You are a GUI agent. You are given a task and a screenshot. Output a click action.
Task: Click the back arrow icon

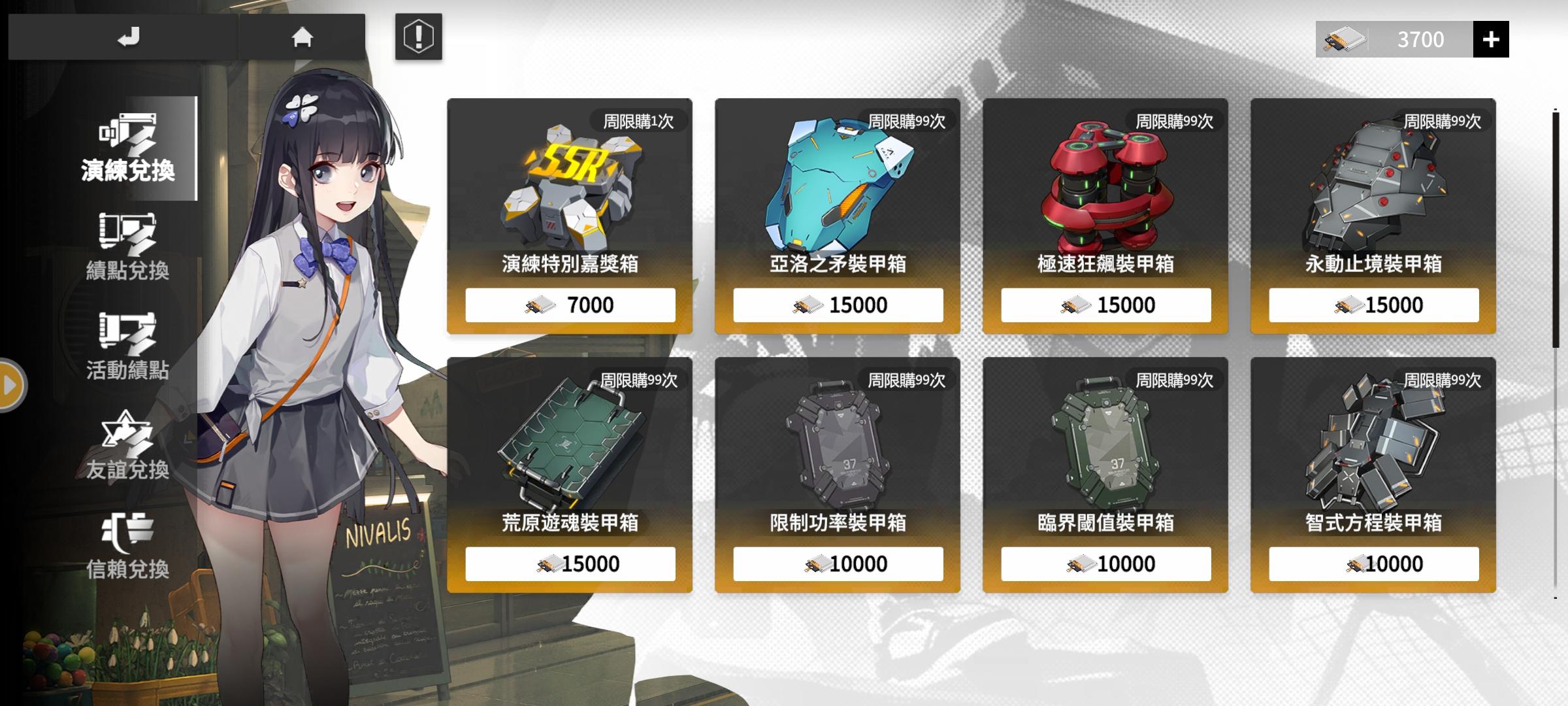tap(128, 37)
